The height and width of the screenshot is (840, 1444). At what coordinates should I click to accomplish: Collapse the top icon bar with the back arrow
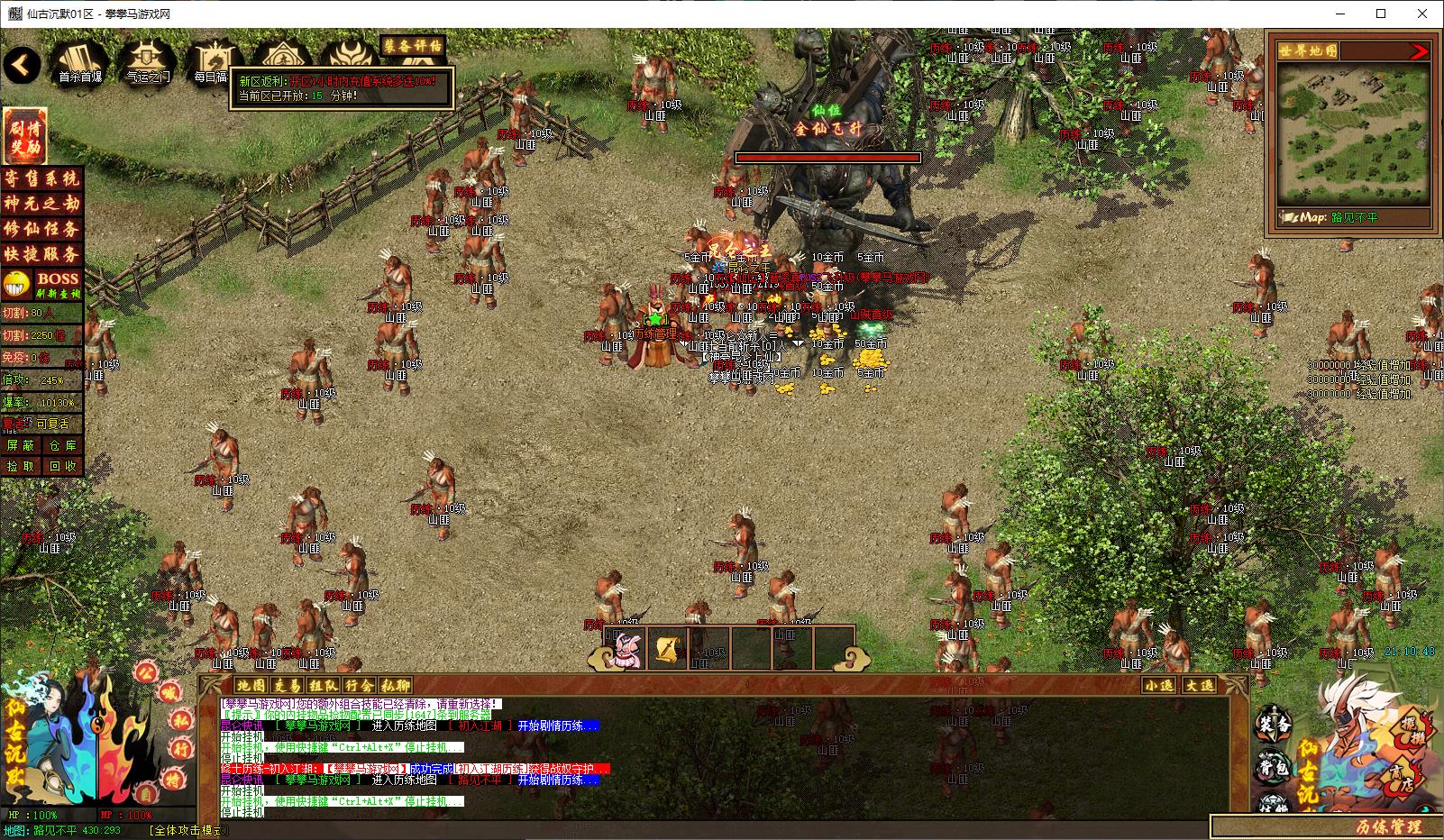coord(23,64)
